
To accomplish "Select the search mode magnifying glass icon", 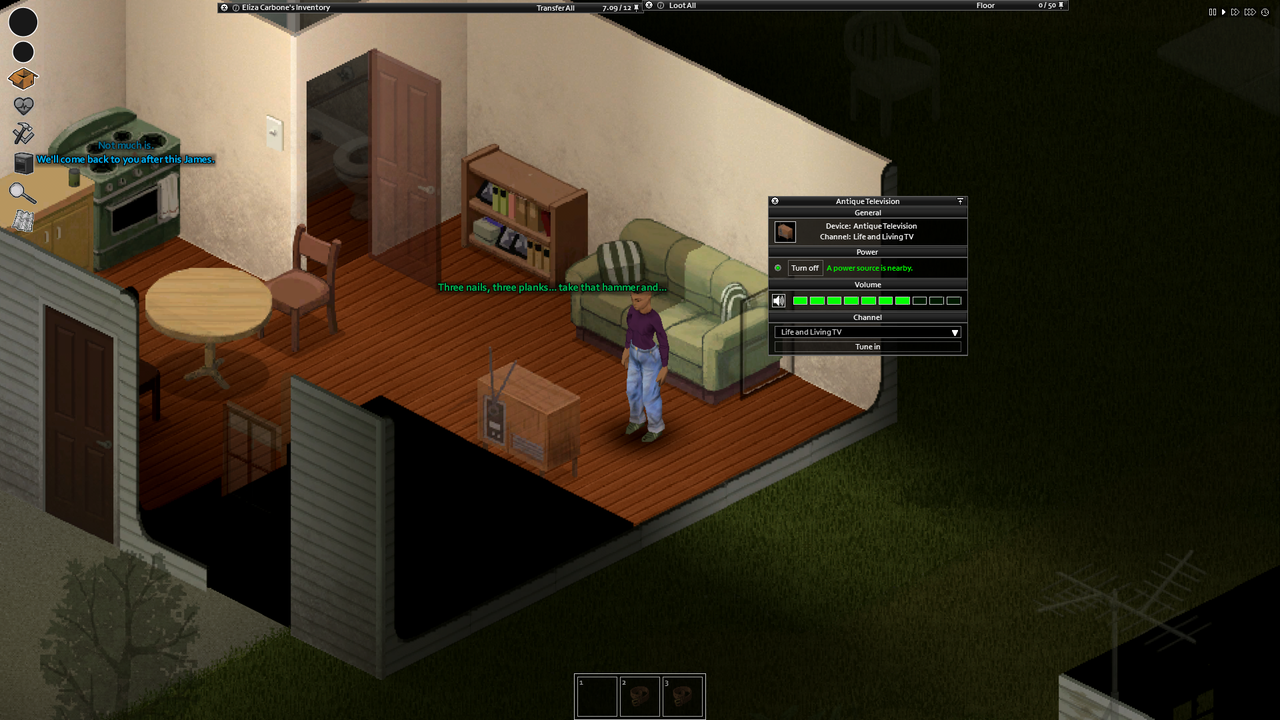I will click(23, 190).
